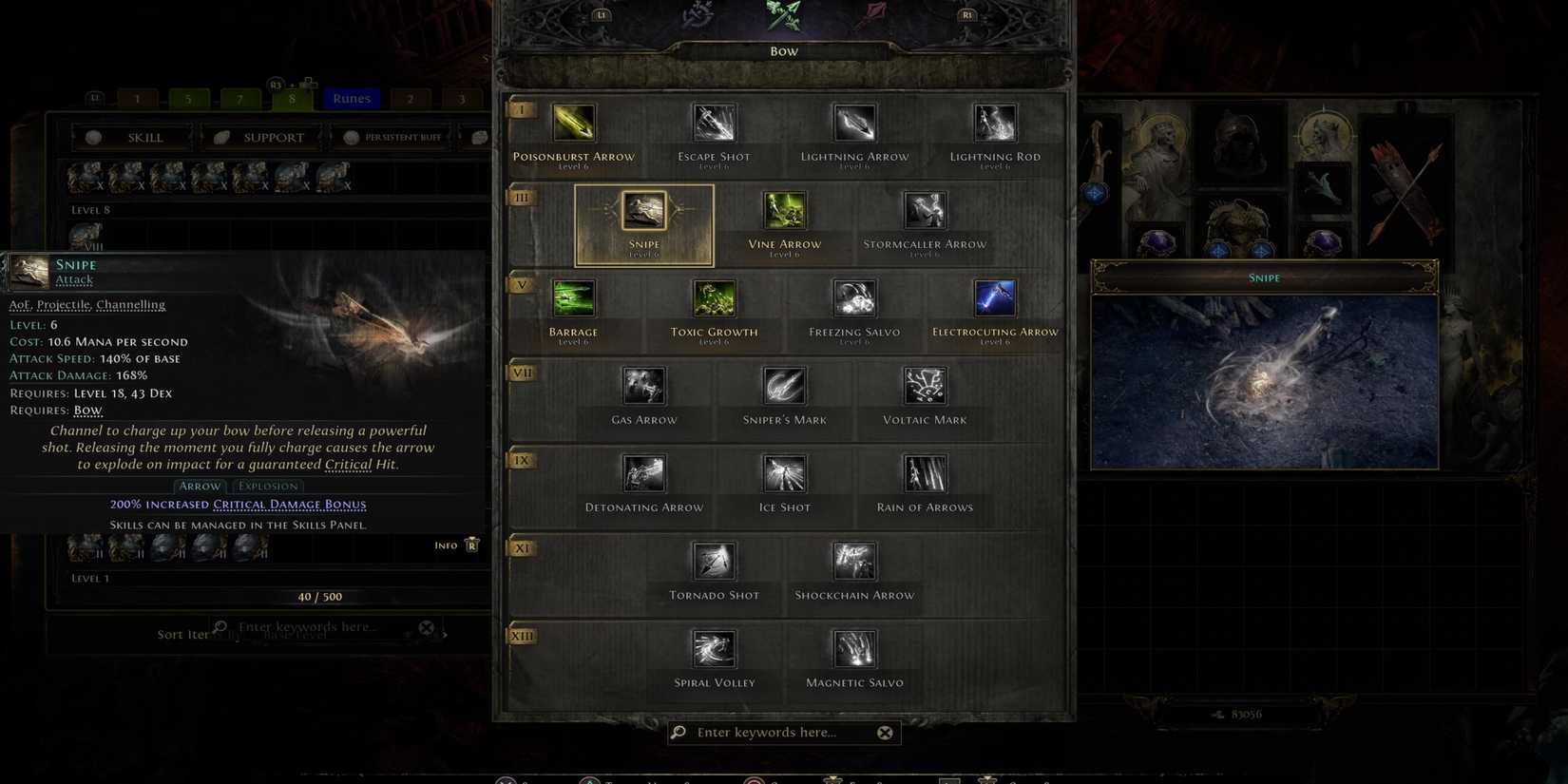Select the Lightning Arrow skill icon

coord(852,122)
